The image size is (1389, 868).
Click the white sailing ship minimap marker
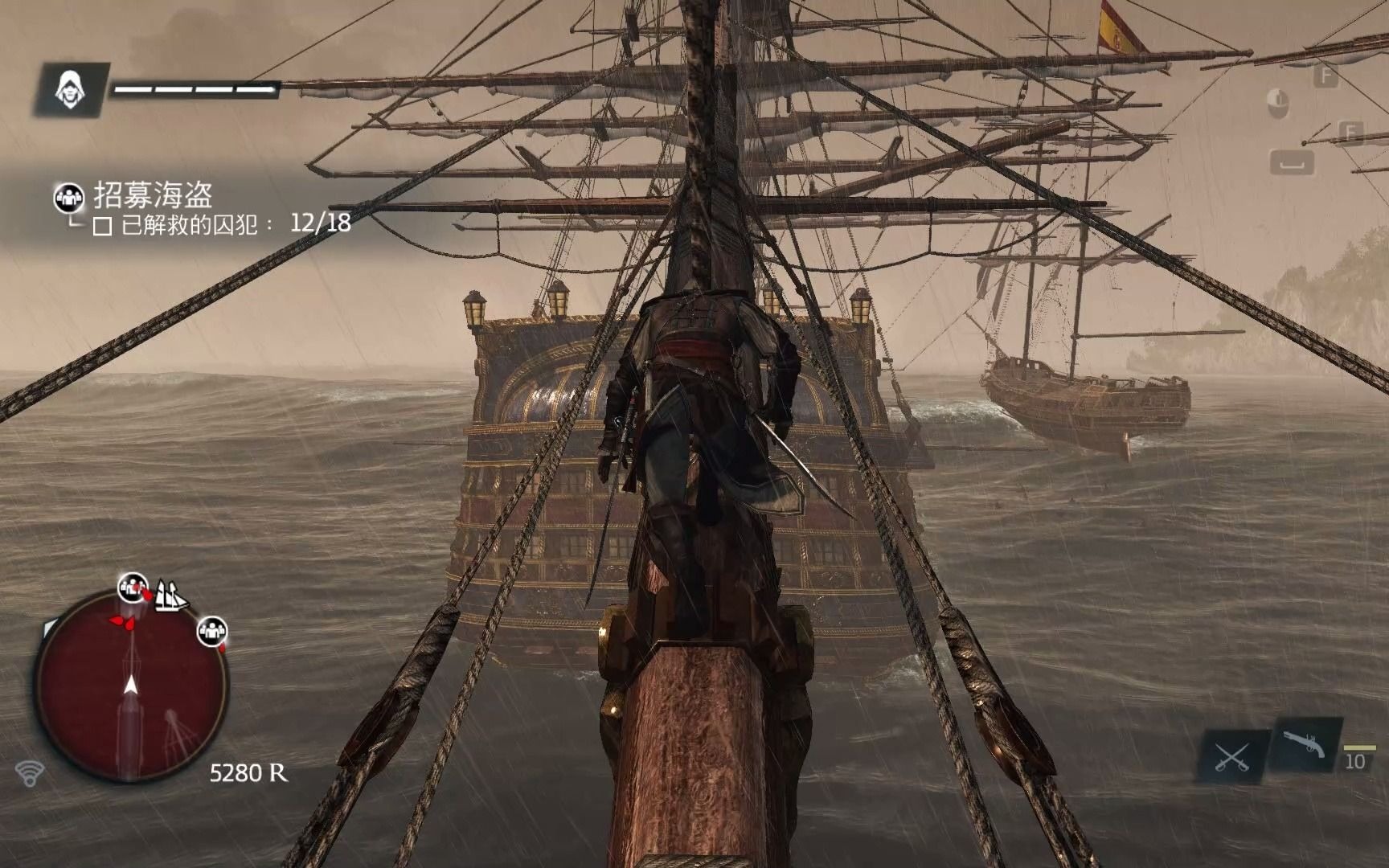click(x=171, y=595)
